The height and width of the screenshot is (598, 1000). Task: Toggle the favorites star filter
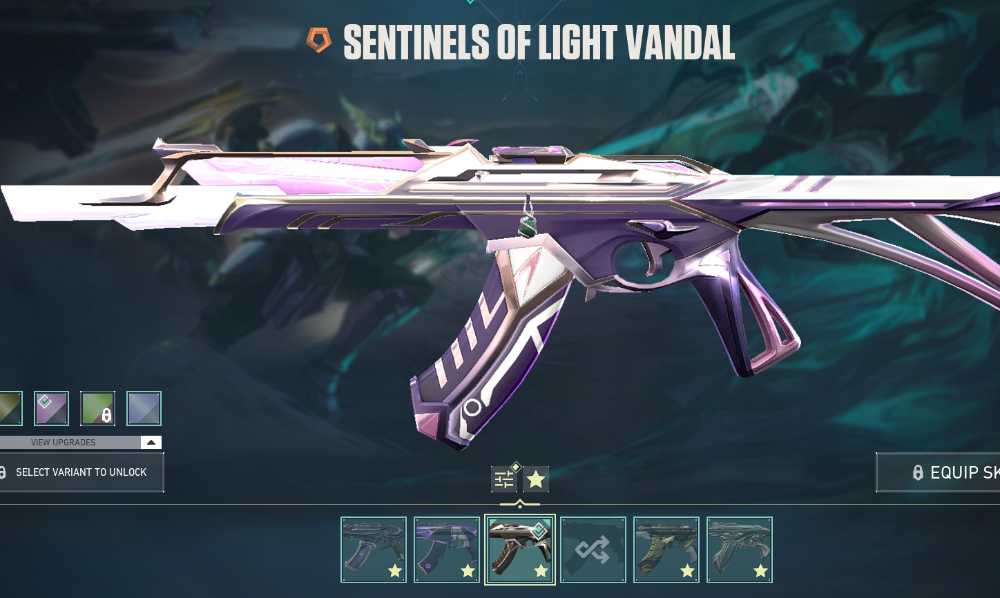537,480
